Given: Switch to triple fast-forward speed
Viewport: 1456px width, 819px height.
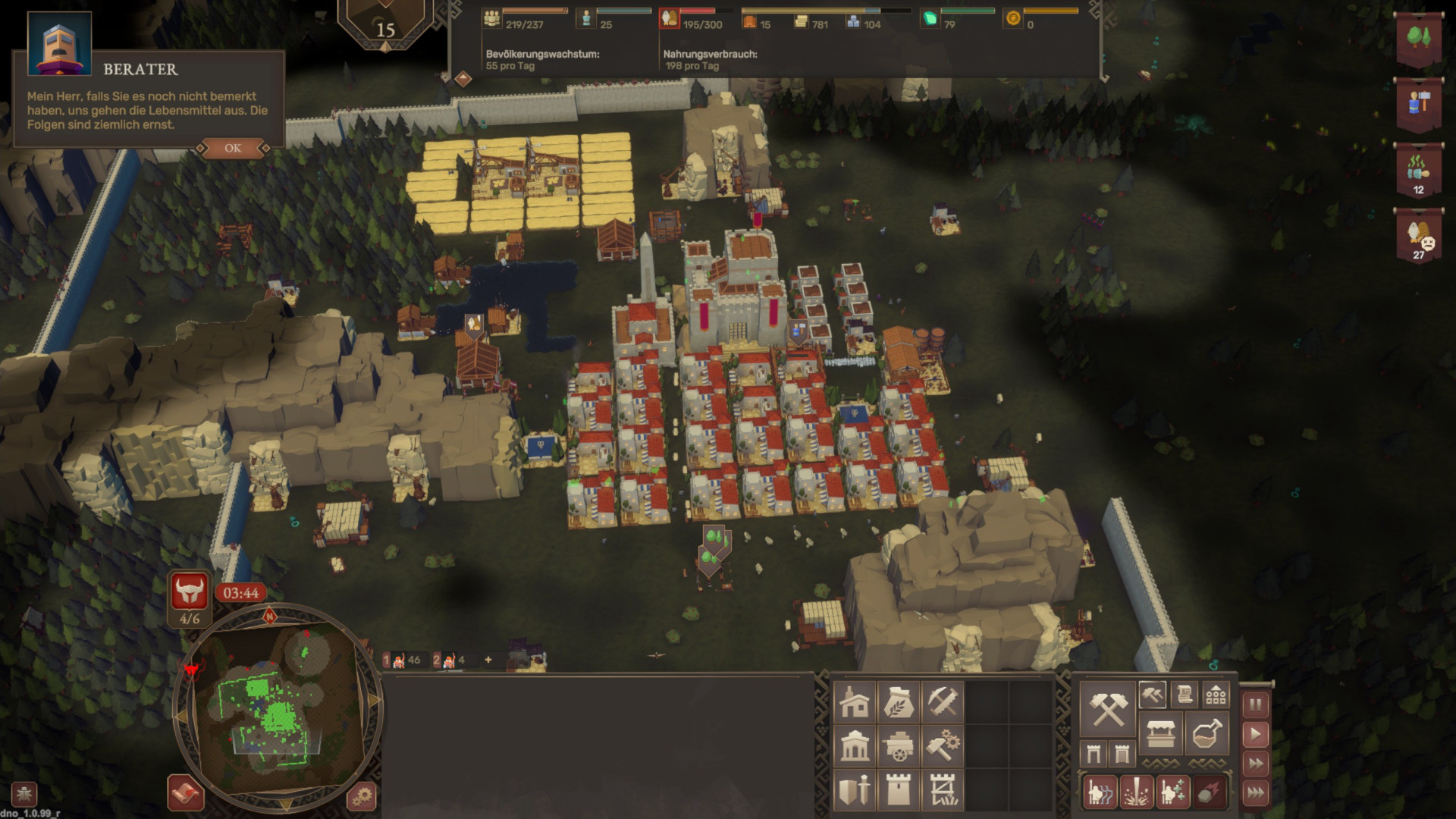Looking at the screenshot, I should (1255, 793).
